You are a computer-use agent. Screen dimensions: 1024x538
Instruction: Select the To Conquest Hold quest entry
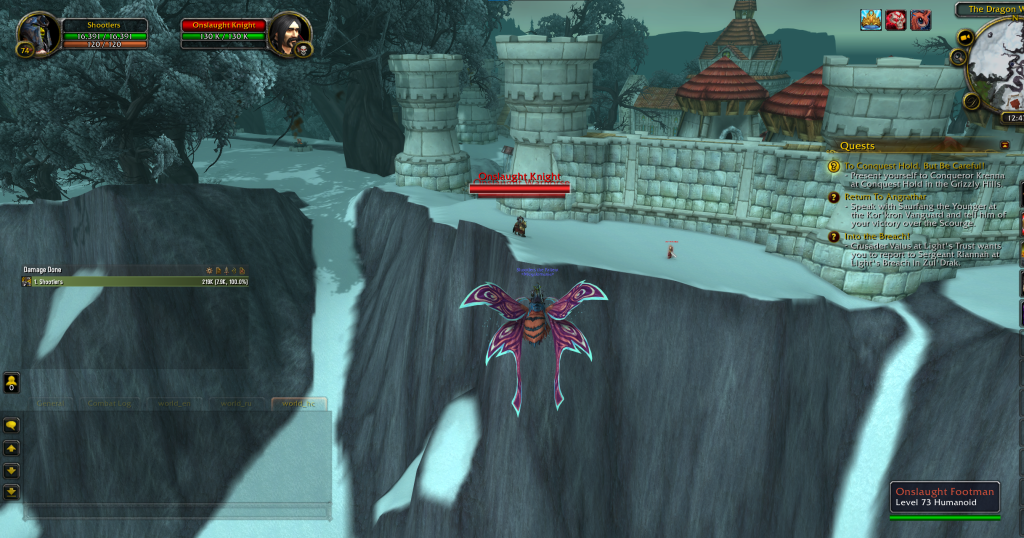(x=915, y=166)
